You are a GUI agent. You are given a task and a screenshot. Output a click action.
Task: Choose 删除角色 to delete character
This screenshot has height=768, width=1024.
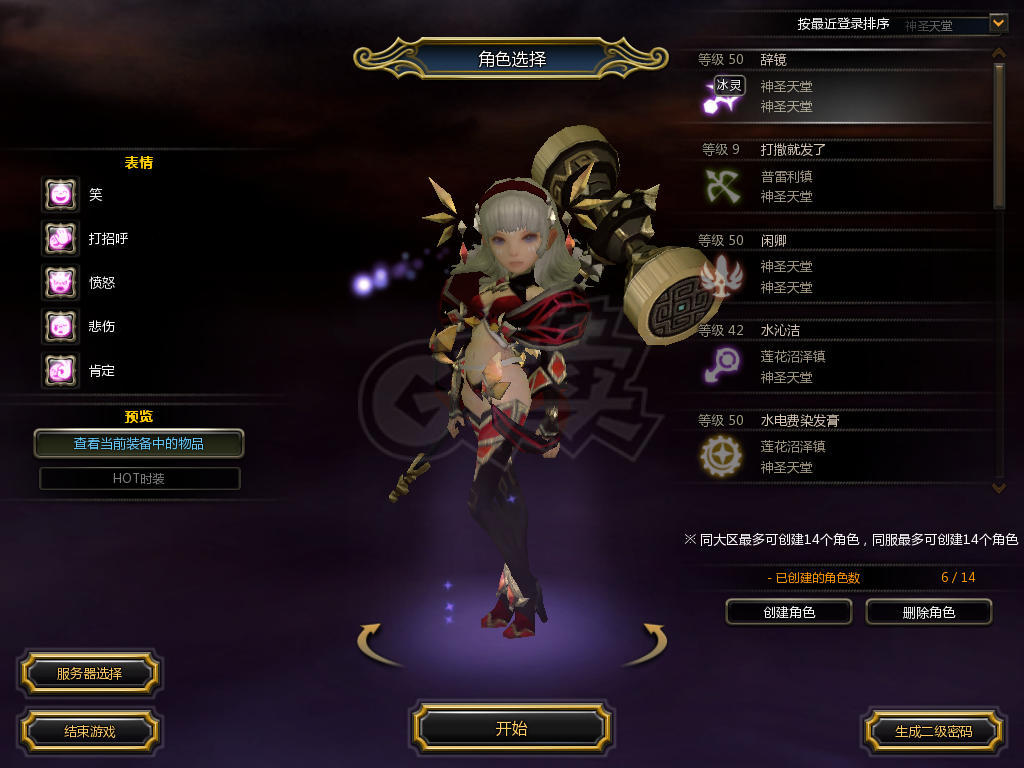point(928,612)
